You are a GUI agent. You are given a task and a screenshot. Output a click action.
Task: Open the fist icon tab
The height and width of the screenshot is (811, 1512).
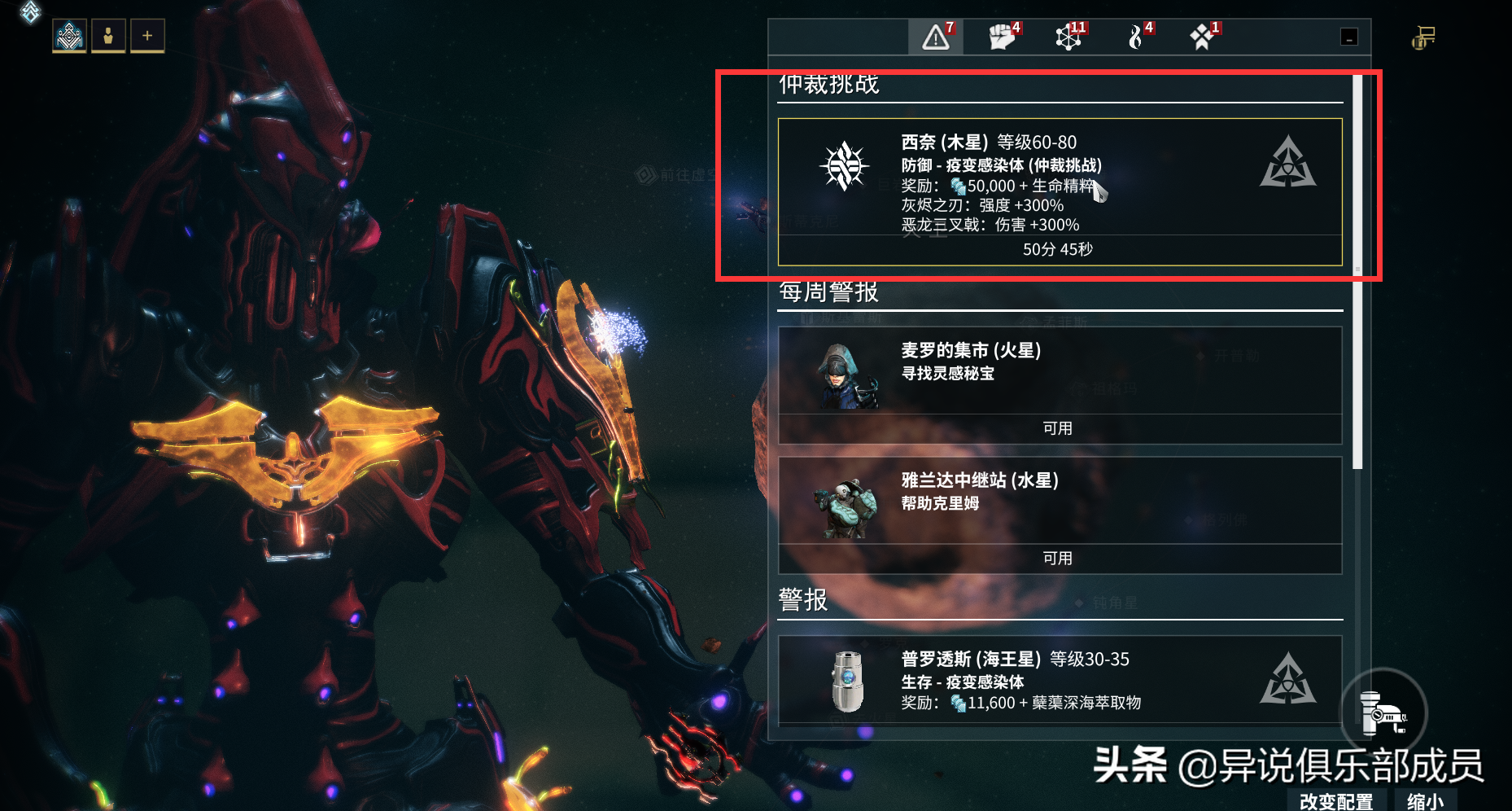point(1003,37)
